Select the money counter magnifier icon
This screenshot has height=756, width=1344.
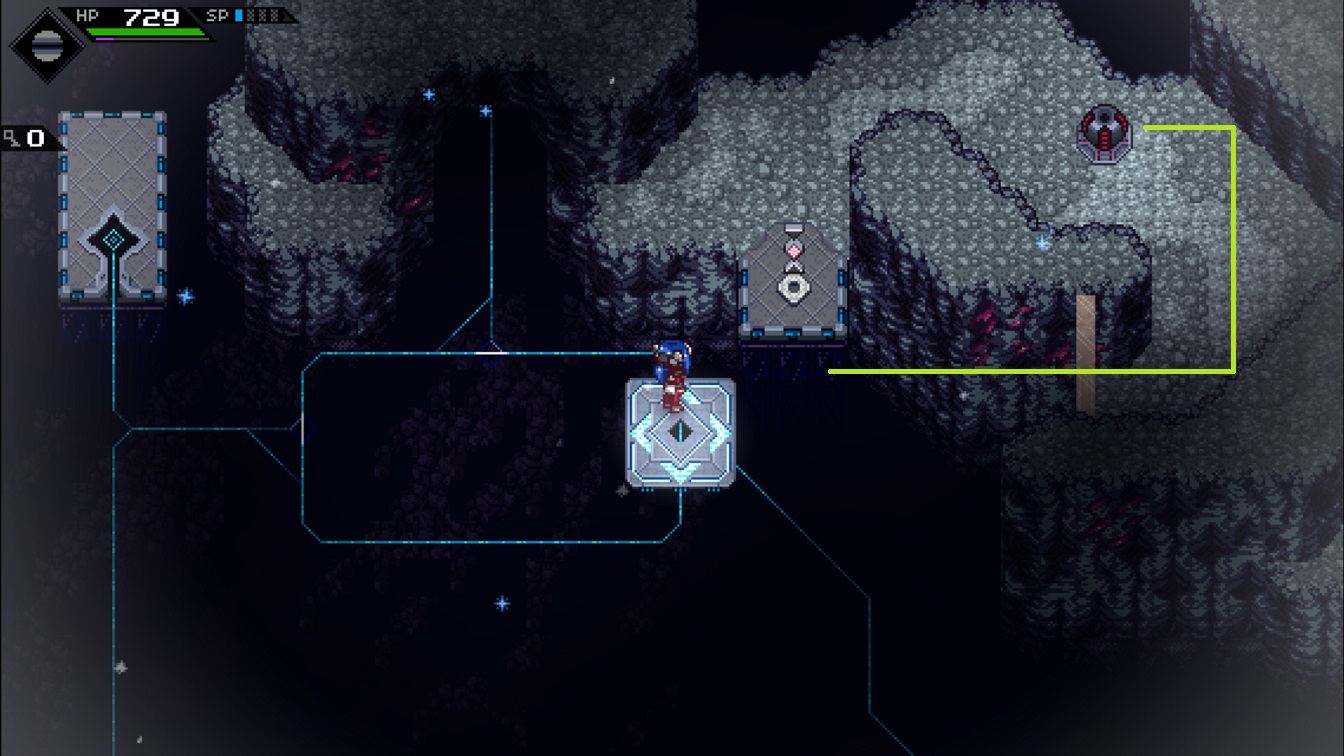coord(10,138)
